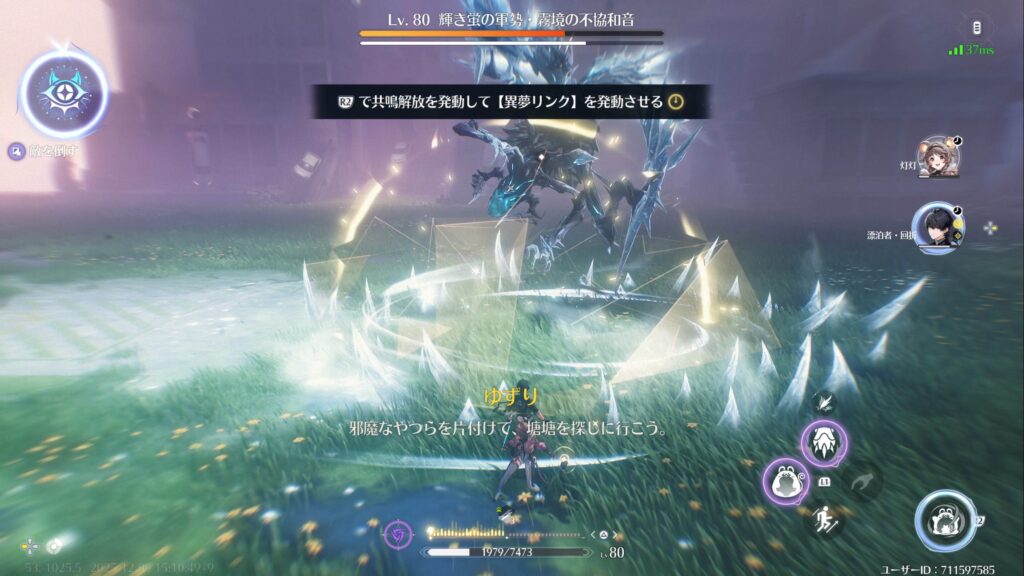Use the greyed-out grapple hand icon
The width and height of the screenshot is (1024, 576).
click(x=862, y=484)
